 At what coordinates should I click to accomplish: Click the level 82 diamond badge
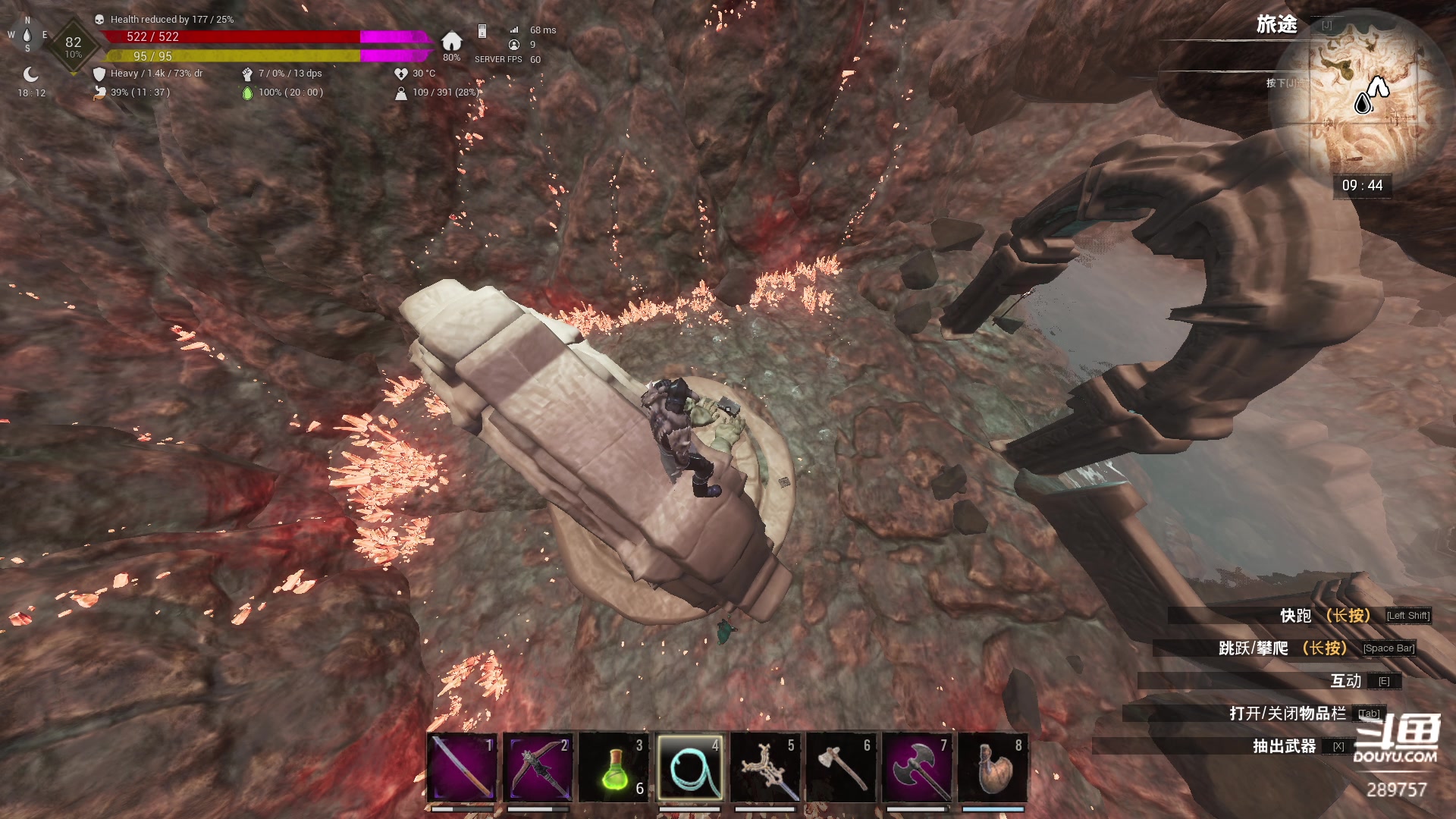point(73,45)
